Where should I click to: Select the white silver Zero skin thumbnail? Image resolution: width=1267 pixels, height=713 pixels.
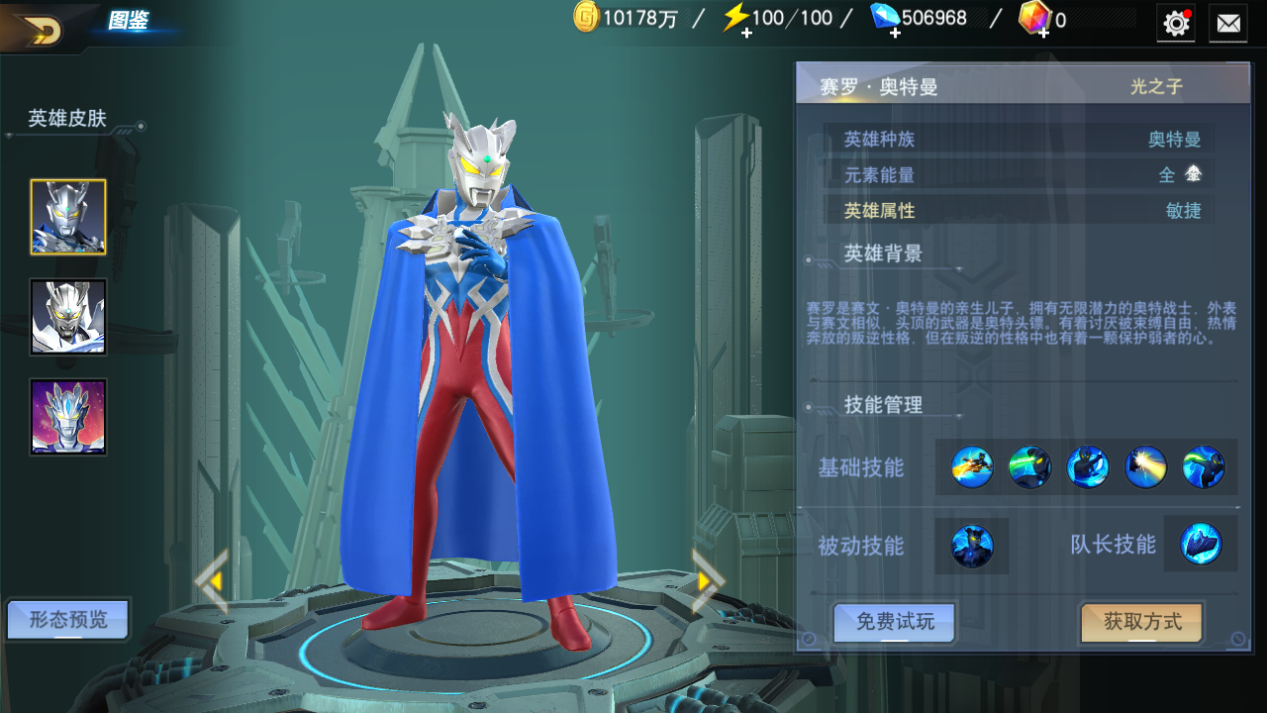click(x=68, y=317)
